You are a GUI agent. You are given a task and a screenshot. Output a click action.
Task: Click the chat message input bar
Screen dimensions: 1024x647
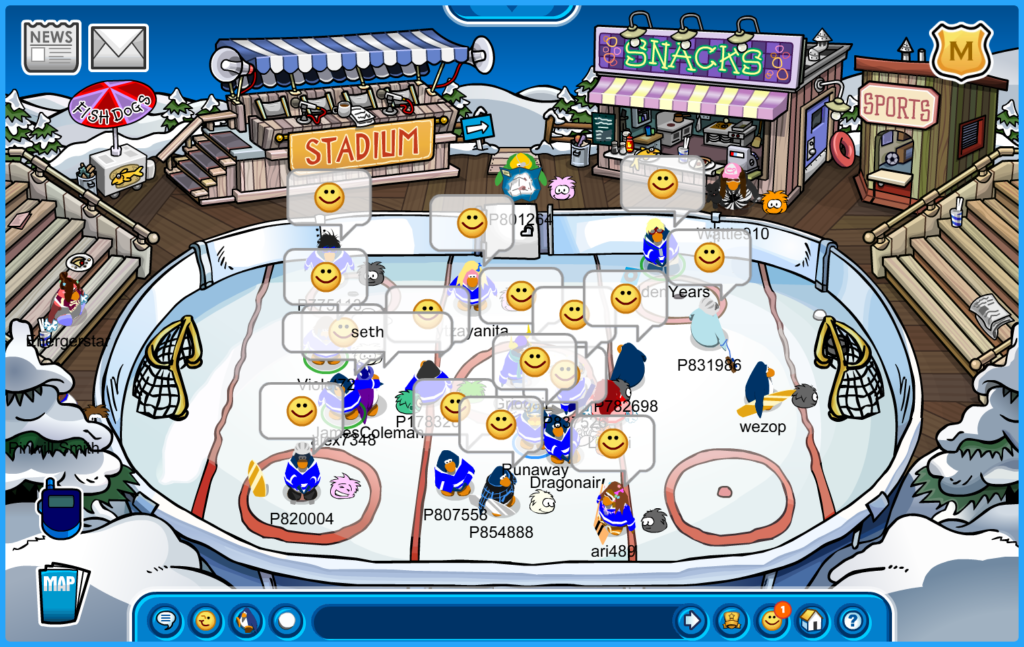(490, 621)
